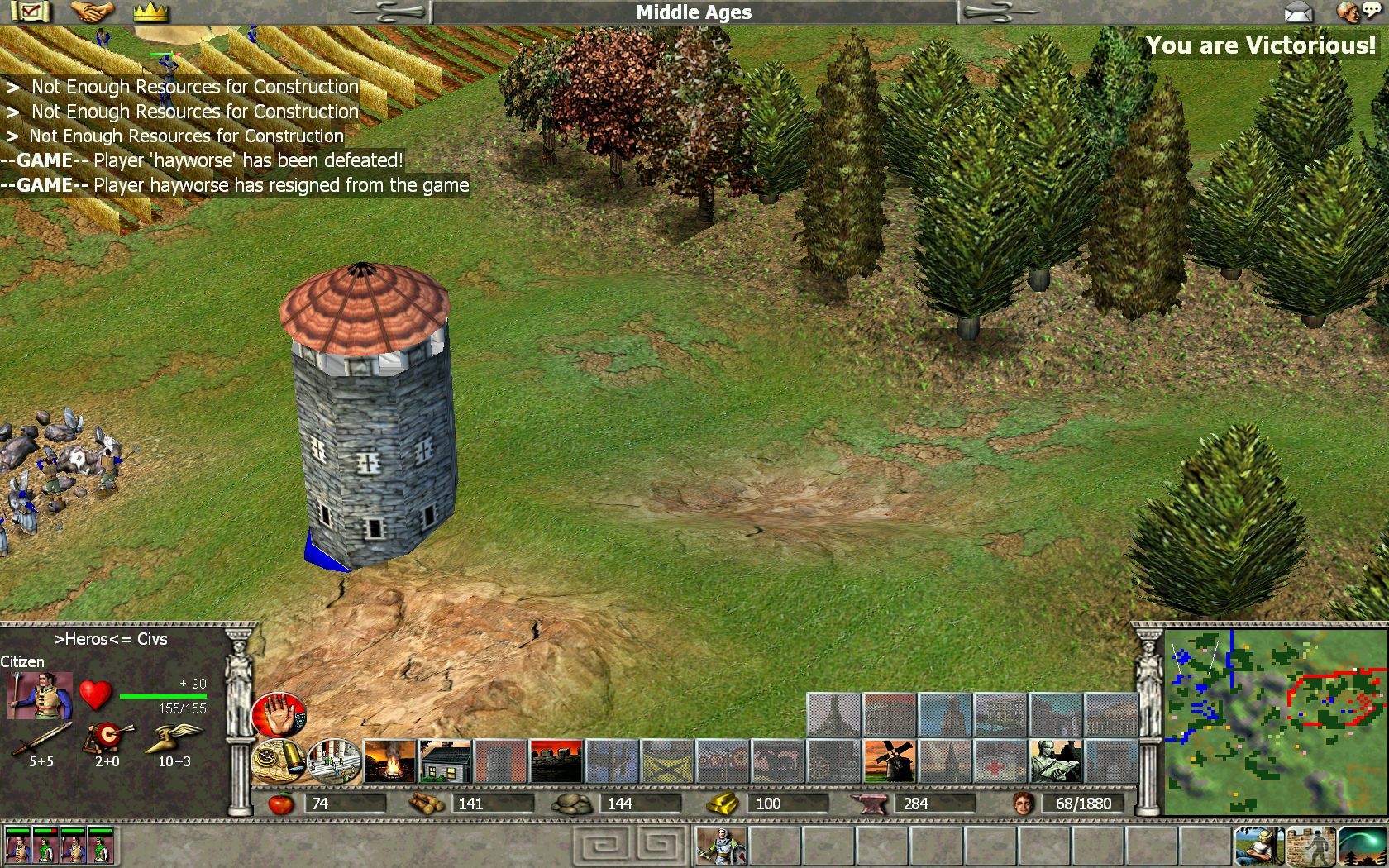1389x868 pixels.
Task: Find idle citizen with sleeping farmer icon
Action: pyautogui.click(x=1259, y=847)
